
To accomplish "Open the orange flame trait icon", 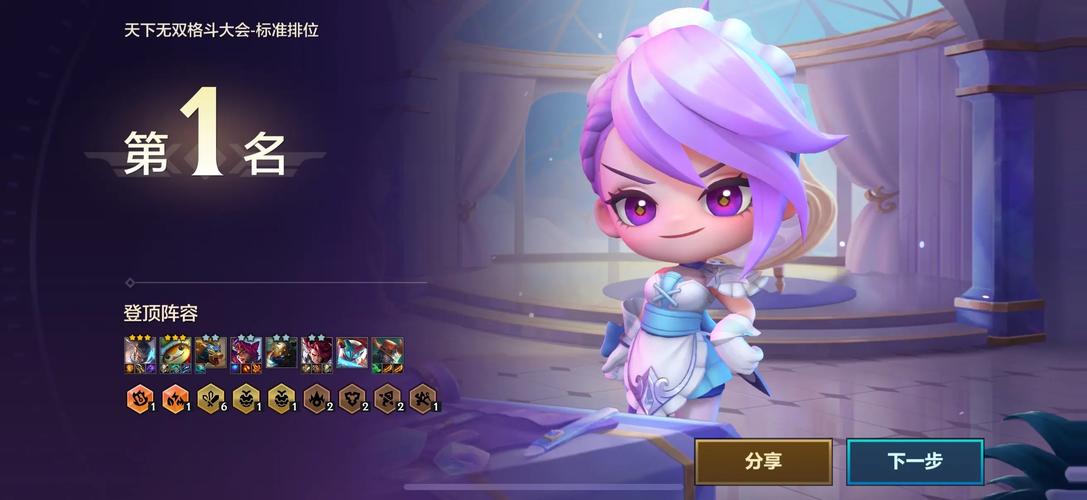I will coord(174,398).
